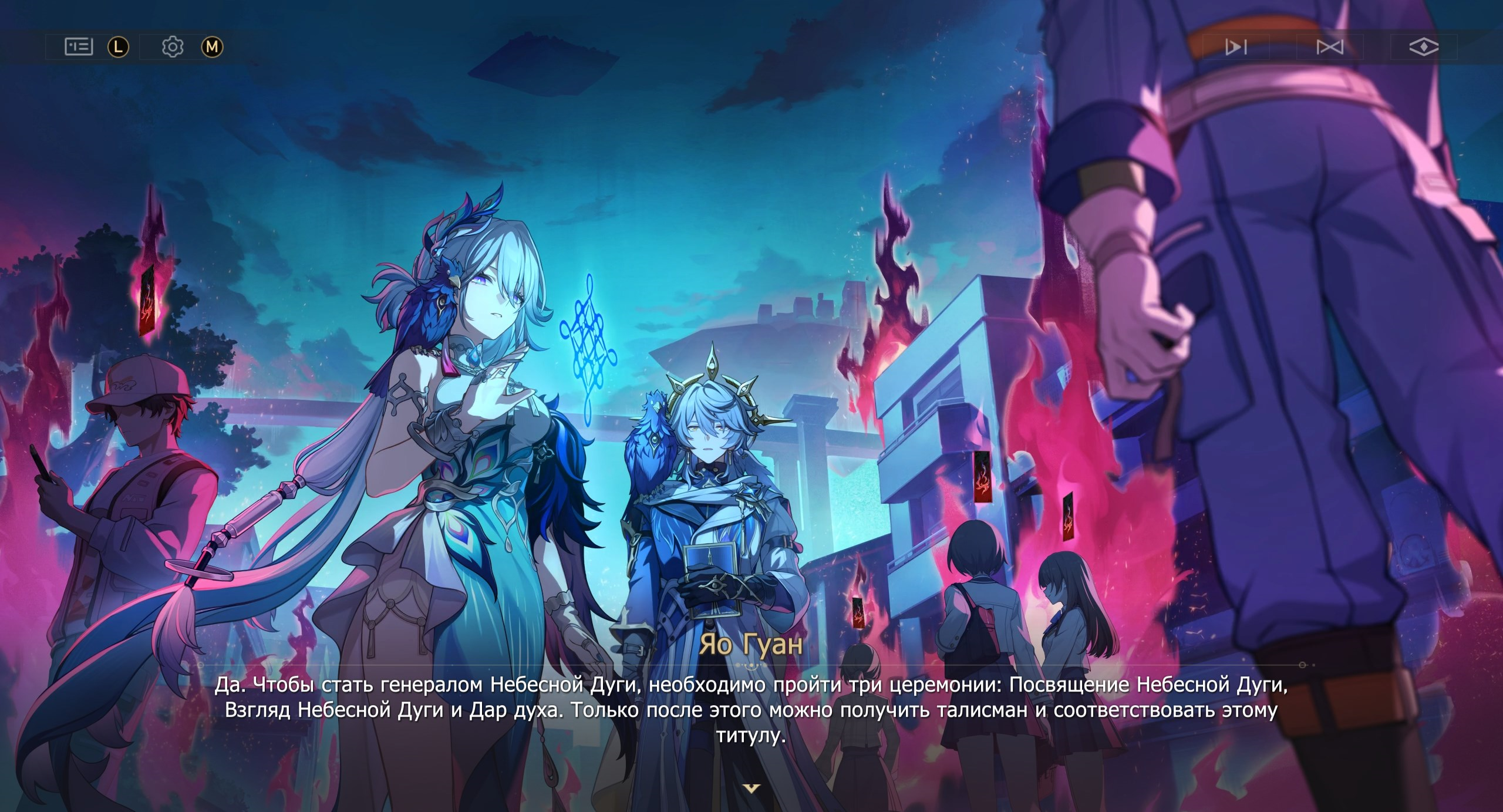Viewport: 1503px width, 812px height.
Task: Toggle auto-play dialogue button
Action: point(1236,47)
